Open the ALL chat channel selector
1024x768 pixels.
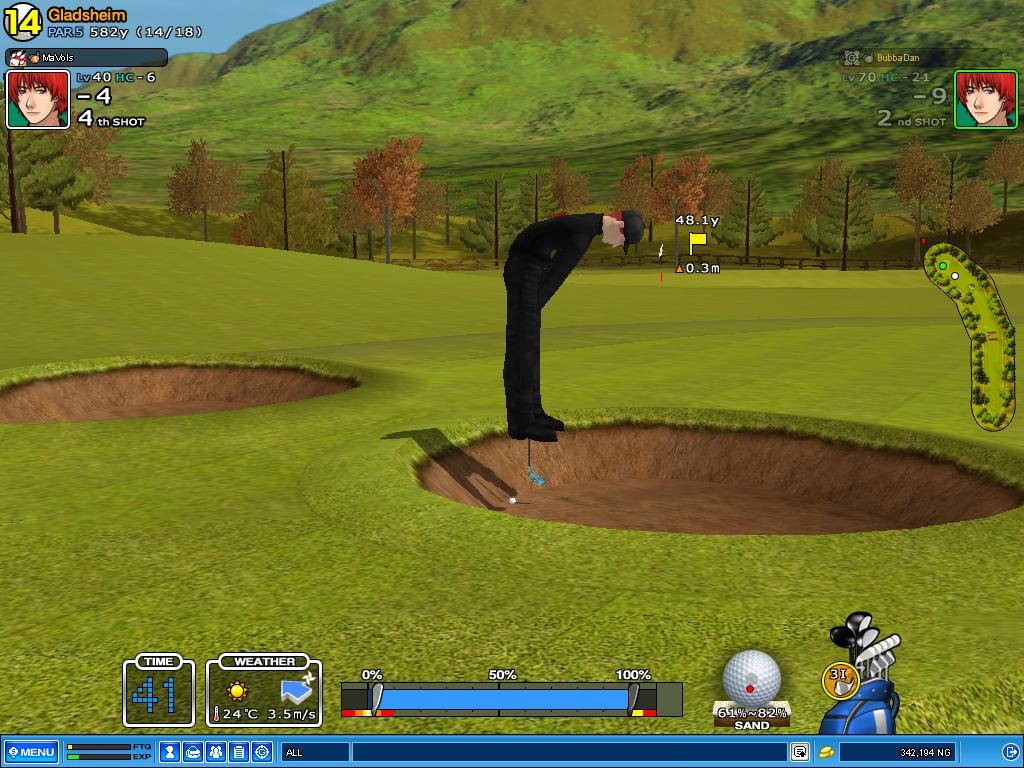[x=314, y=752]
